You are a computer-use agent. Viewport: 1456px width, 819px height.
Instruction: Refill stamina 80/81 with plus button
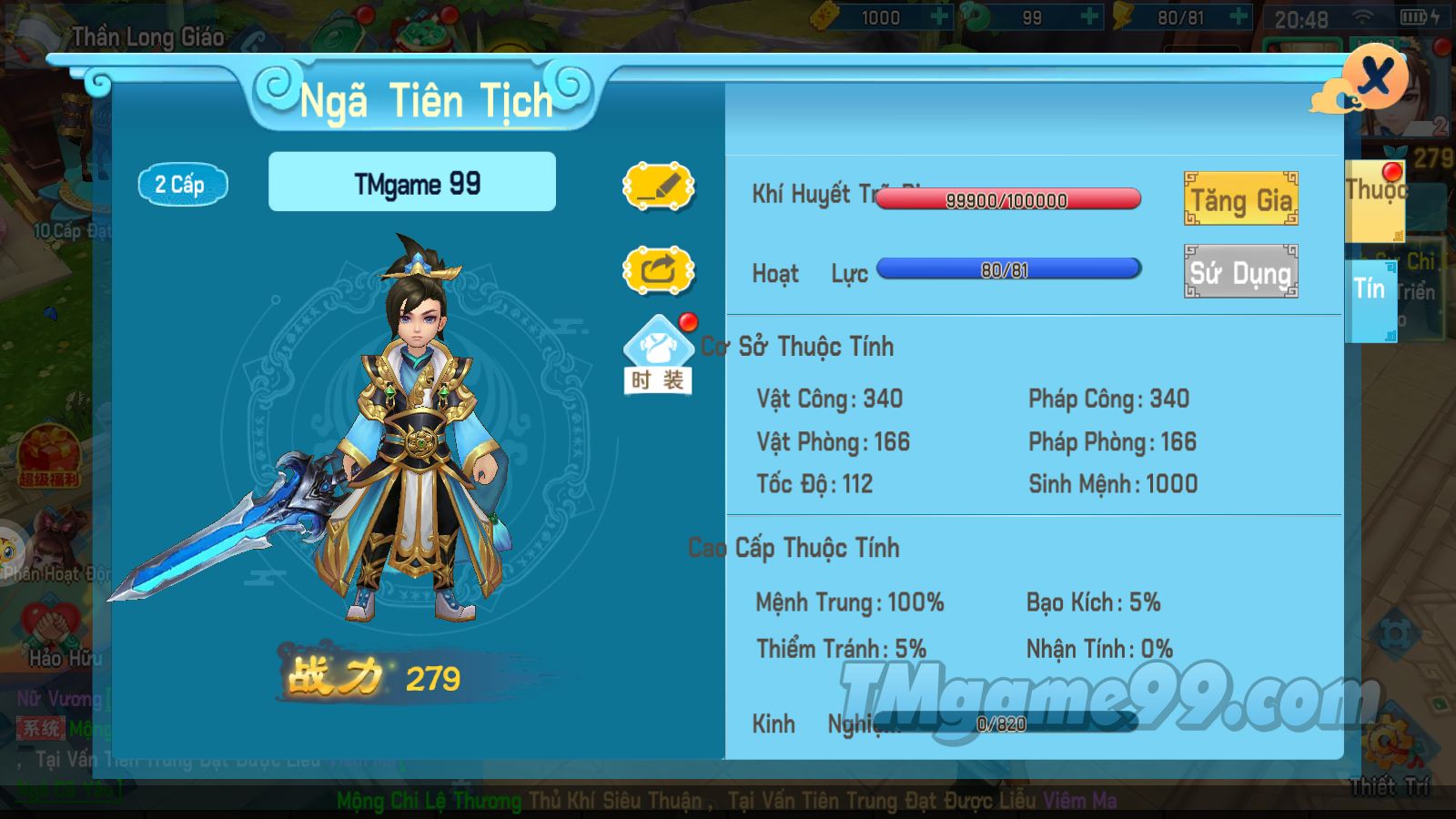pos(1239,17)
